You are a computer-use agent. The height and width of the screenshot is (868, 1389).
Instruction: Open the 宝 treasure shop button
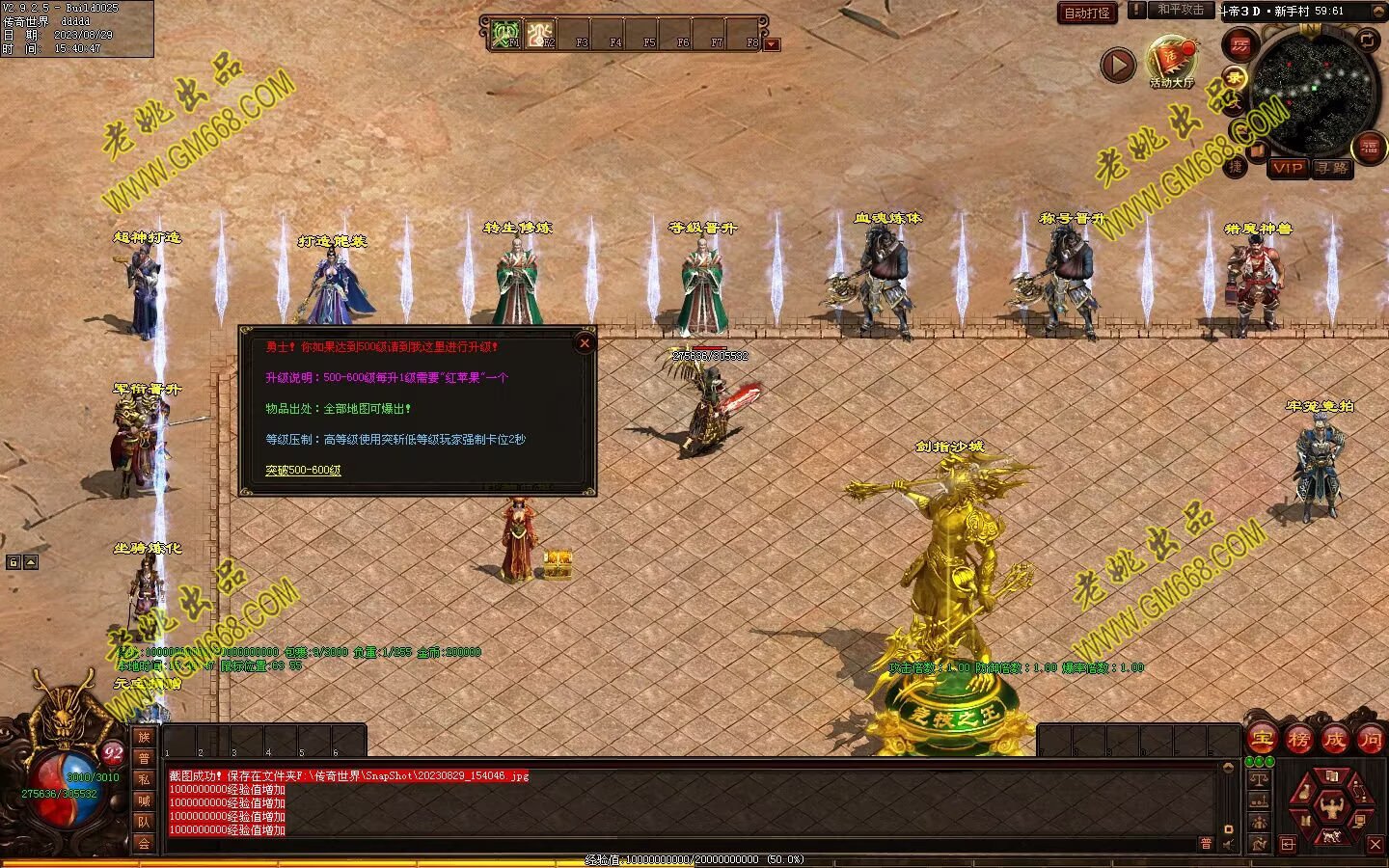pyautogui.click(x=1262, y=740)
